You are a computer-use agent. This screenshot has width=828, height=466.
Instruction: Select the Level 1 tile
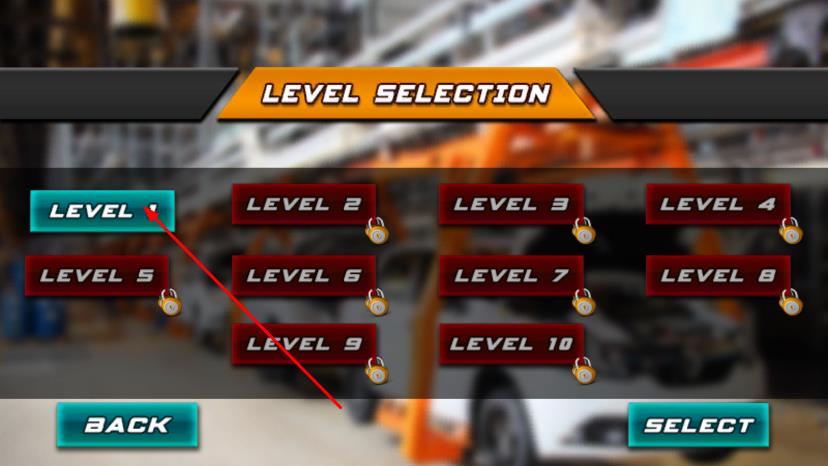click(x=102, y=211)
